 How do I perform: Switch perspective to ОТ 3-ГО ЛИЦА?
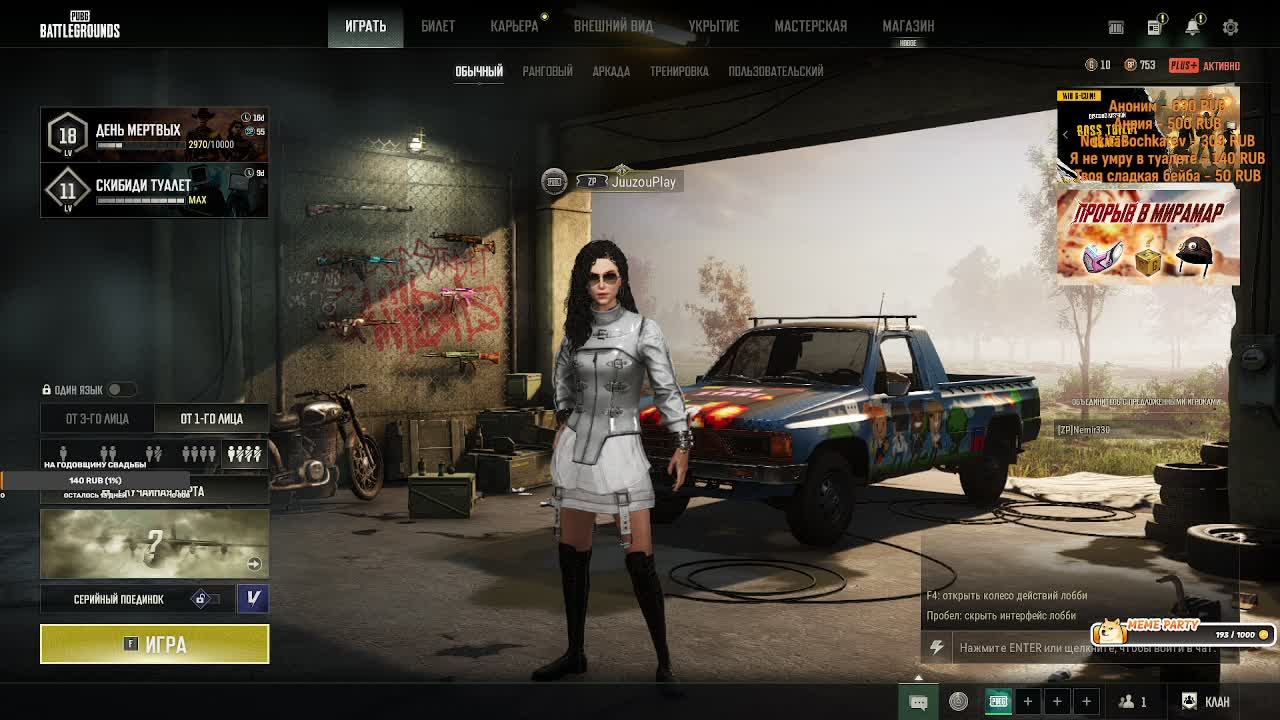point(97,419)
